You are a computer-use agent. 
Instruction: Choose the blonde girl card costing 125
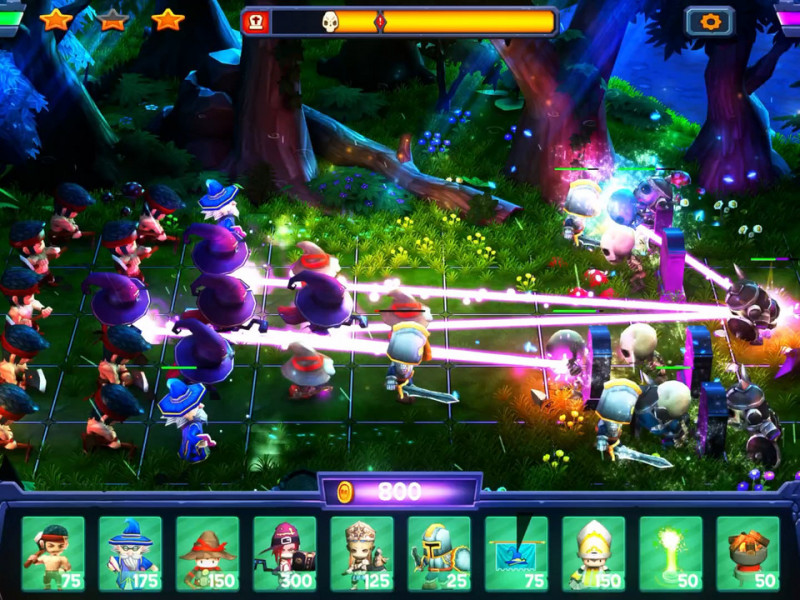tap(362, 553)
